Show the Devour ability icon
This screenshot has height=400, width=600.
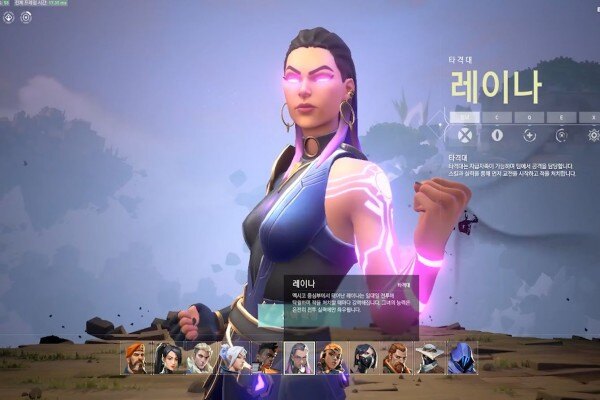pyautogui.click(x=530, y=136)
